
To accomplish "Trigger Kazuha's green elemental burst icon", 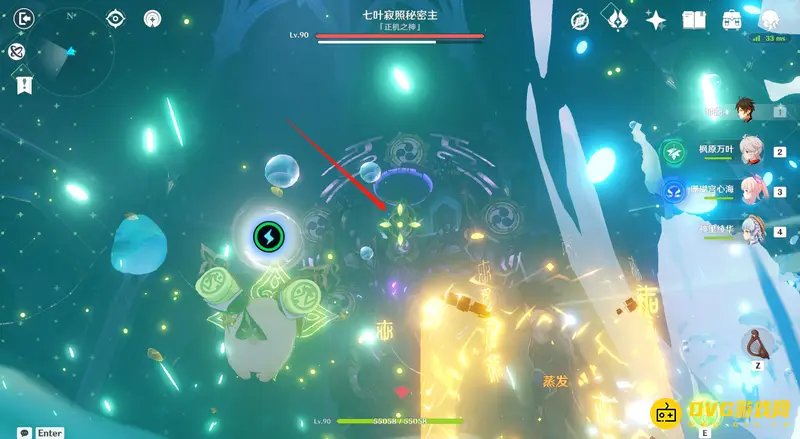I will [672, 152].
